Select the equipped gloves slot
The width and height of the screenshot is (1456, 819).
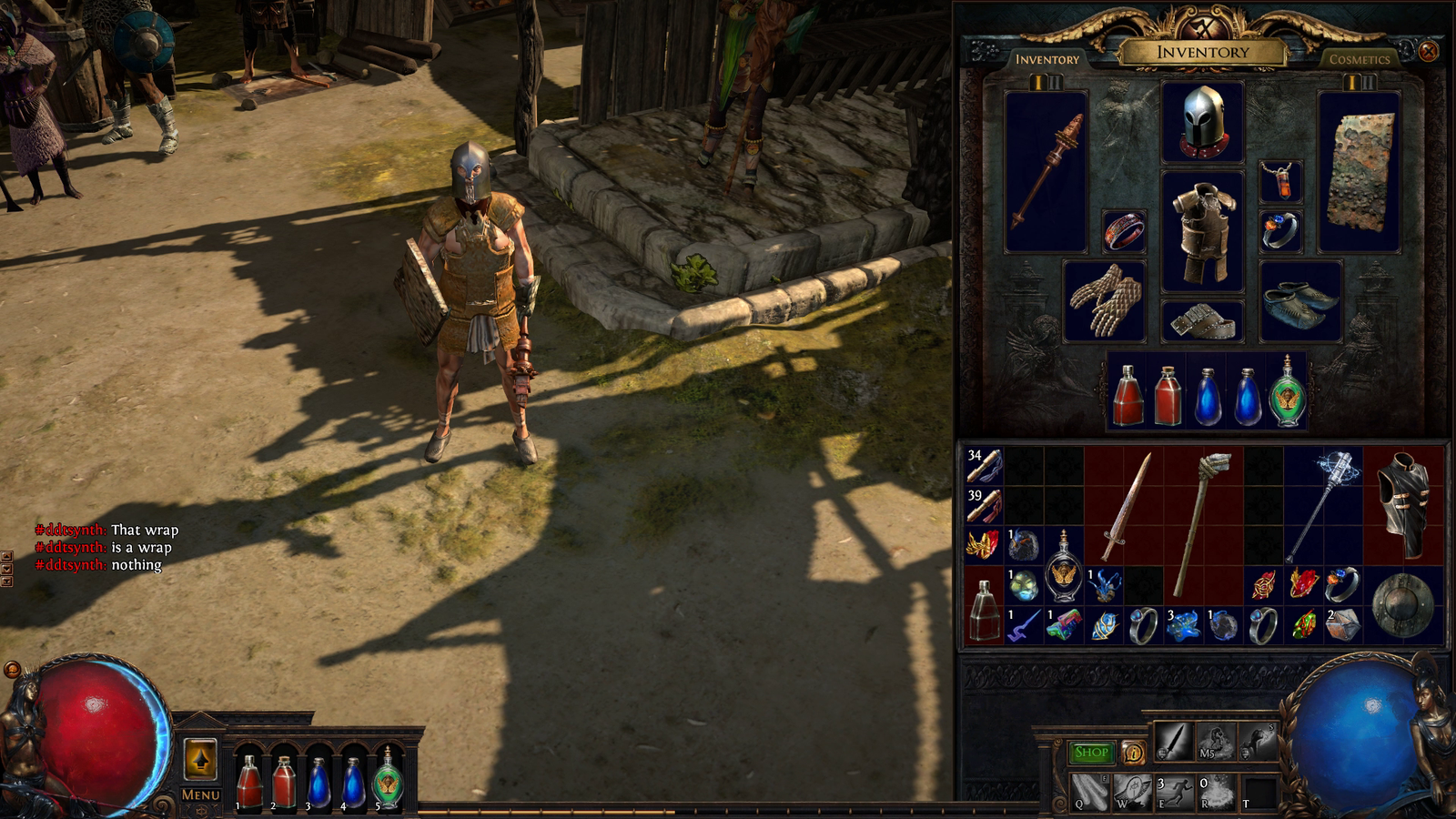click(x=1105, y=300)
